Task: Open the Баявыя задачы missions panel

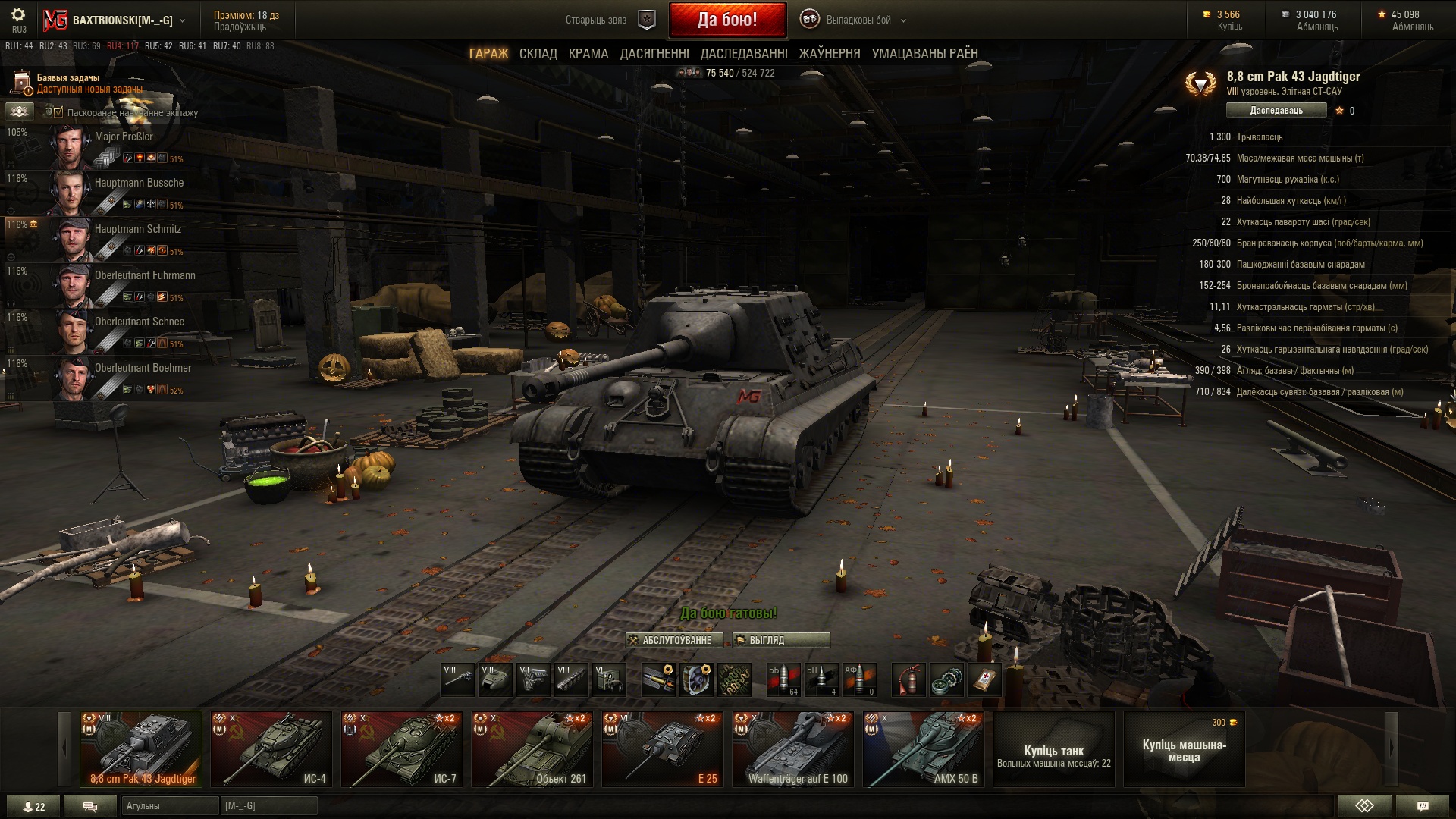Action: pyautogui.click(x=68, y=83)
